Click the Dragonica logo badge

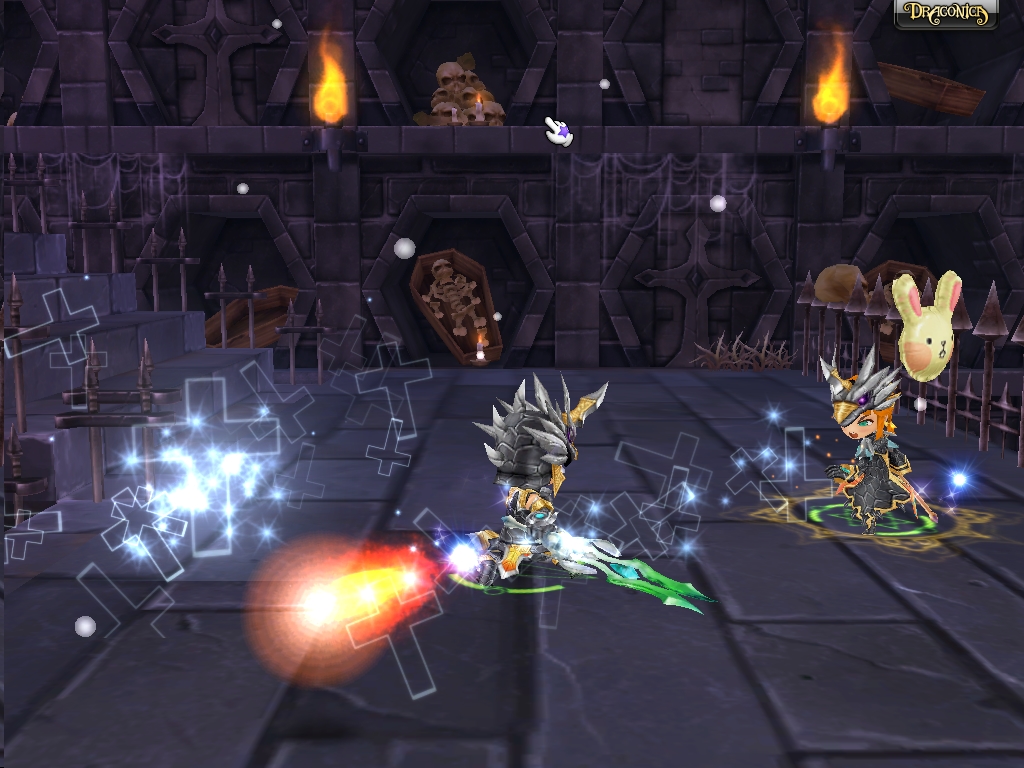tap(945, 14)
